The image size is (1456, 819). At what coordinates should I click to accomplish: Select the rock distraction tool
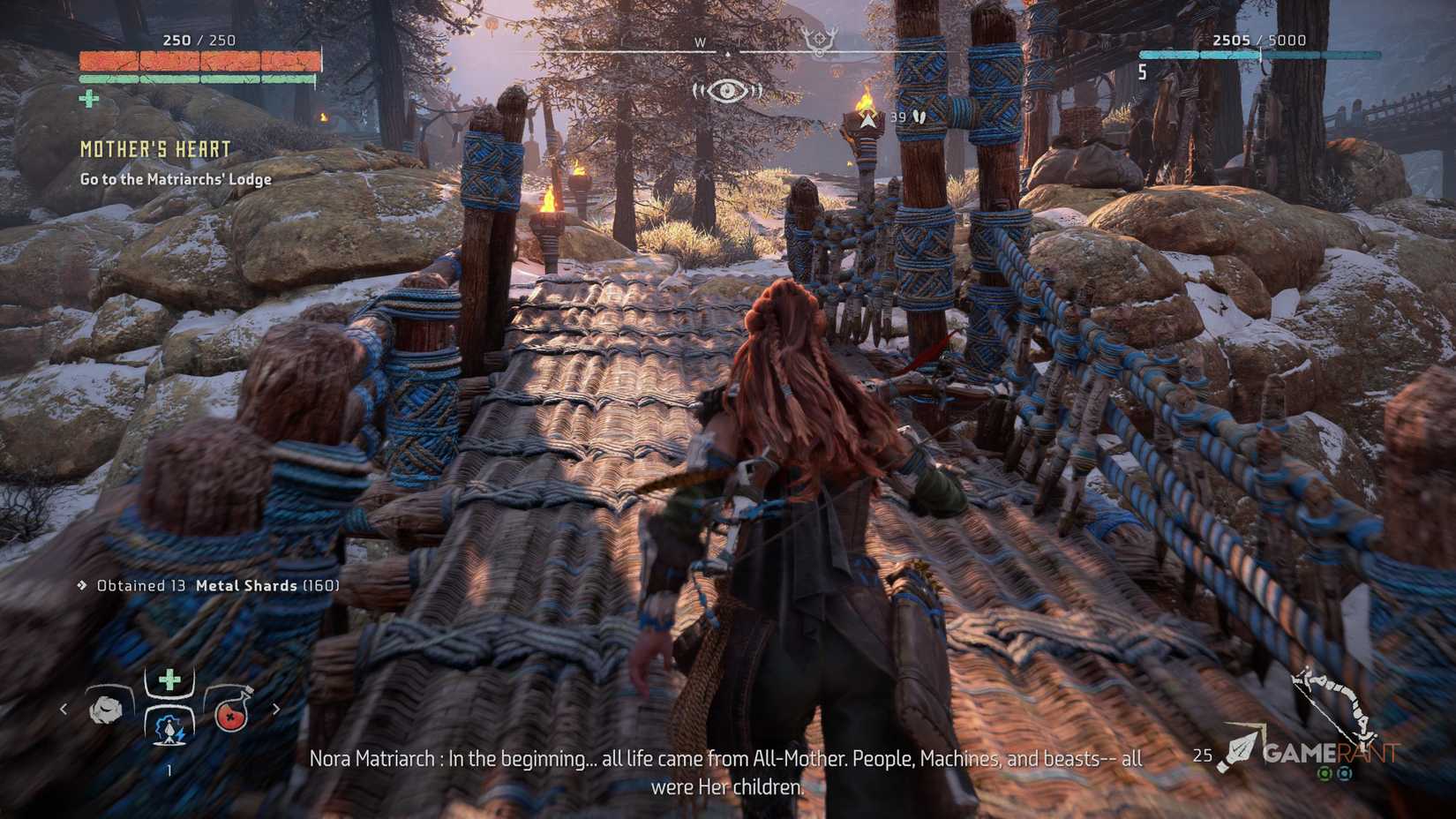point(106,710)
